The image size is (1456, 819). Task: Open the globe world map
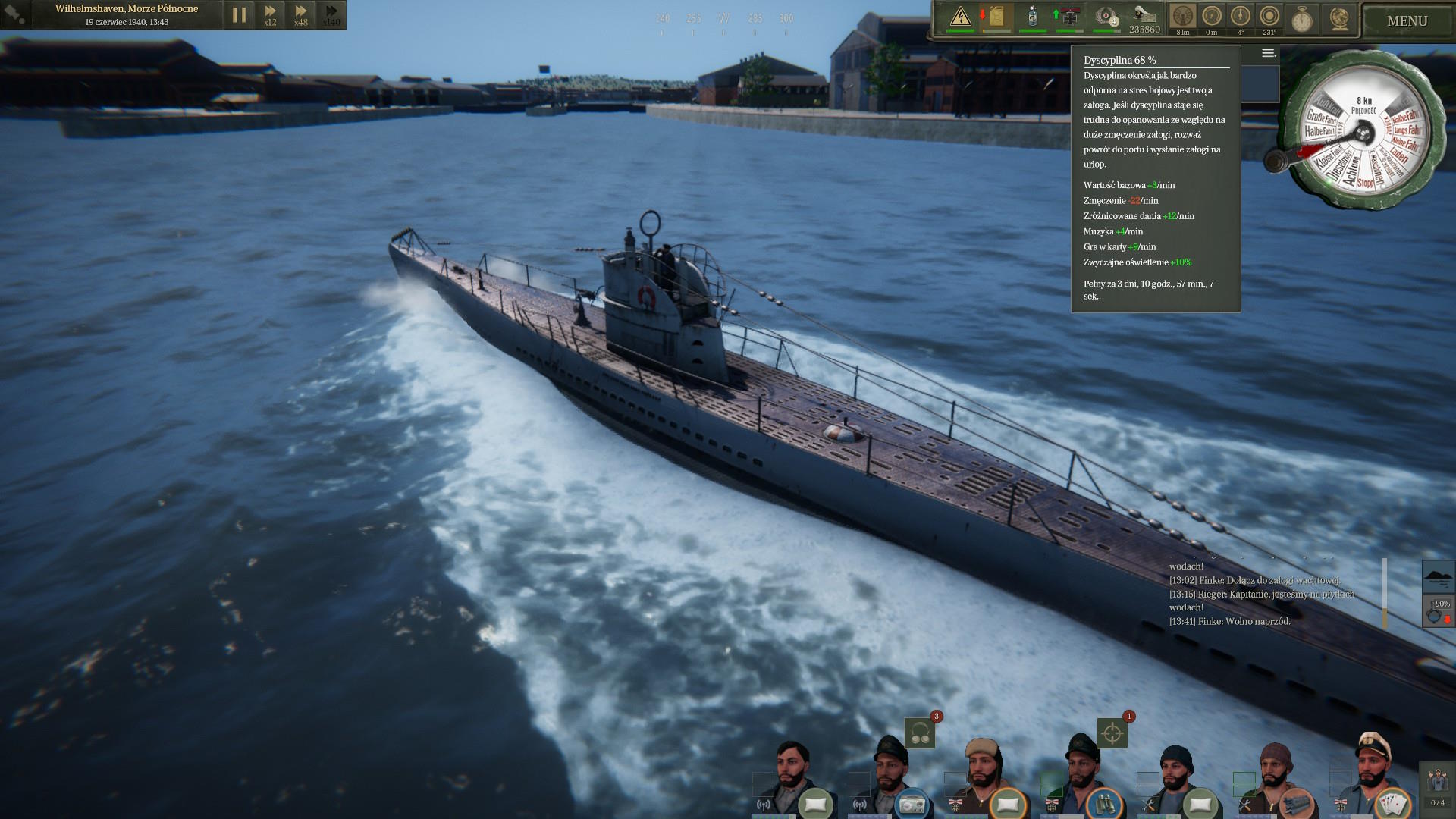pos(1340,18)
